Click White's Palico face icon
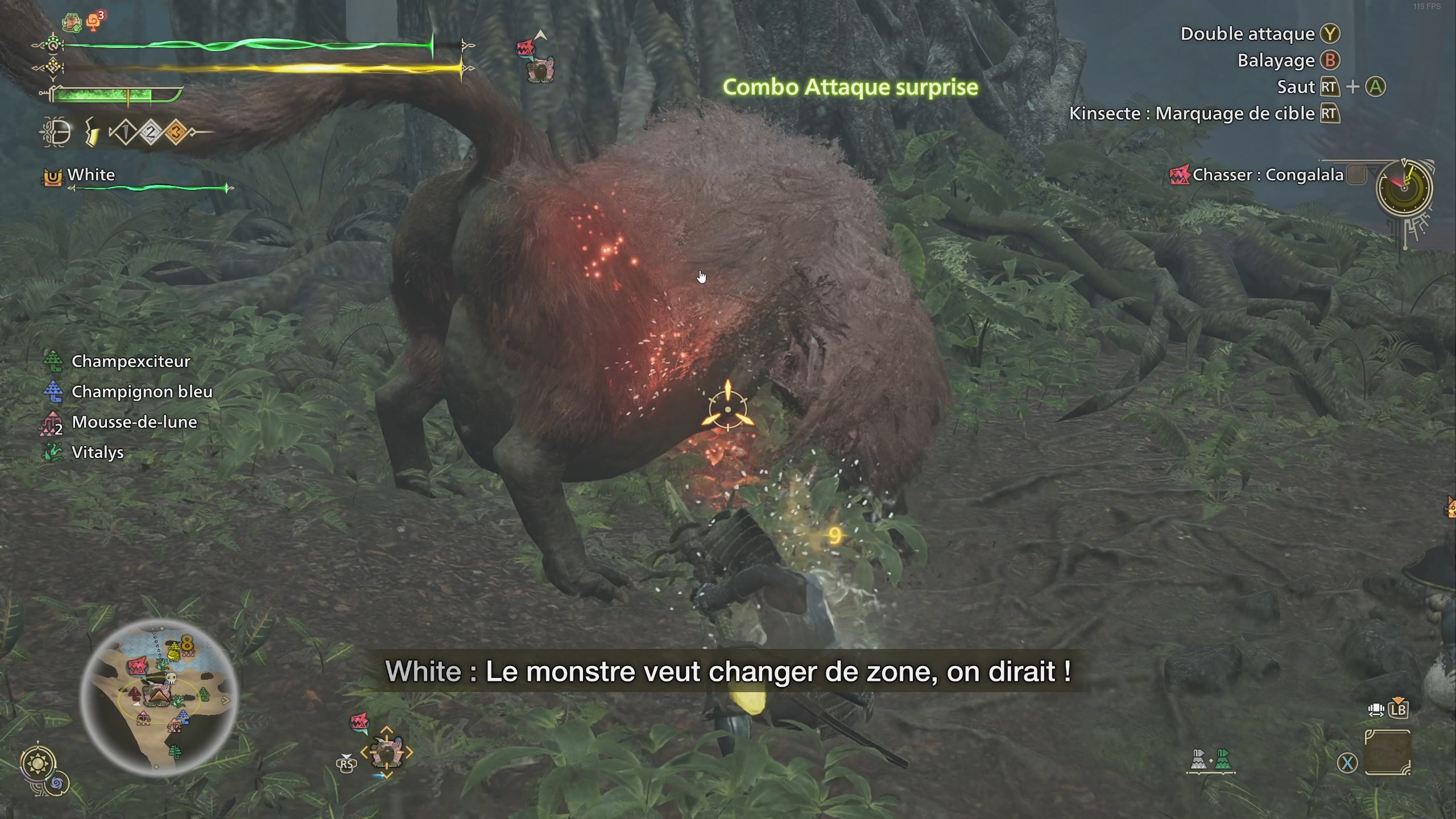 pos(52,176)
